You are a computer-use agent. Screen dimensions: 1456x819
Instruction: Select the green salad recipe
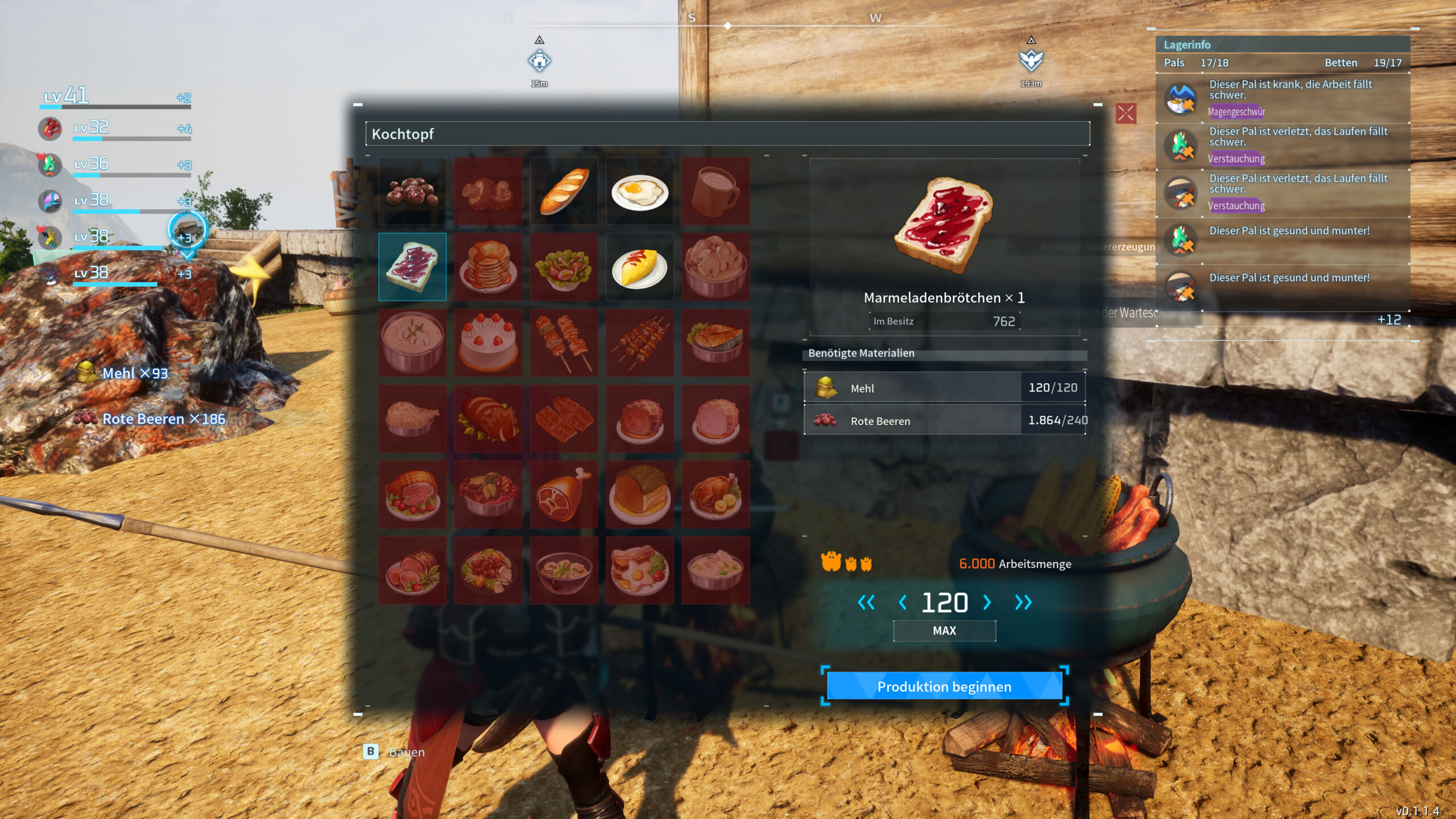coord(564,267)
